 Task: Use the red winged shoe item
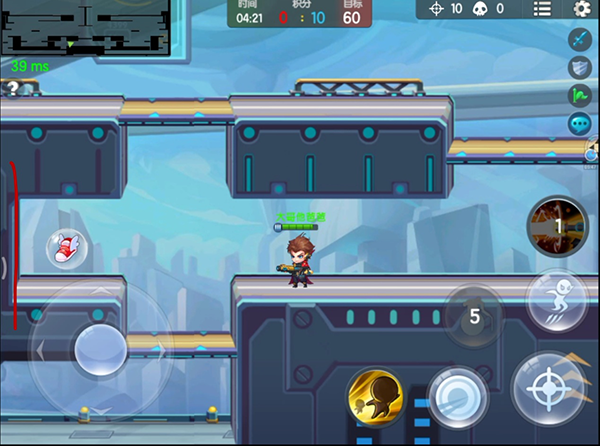coord(66,247)
